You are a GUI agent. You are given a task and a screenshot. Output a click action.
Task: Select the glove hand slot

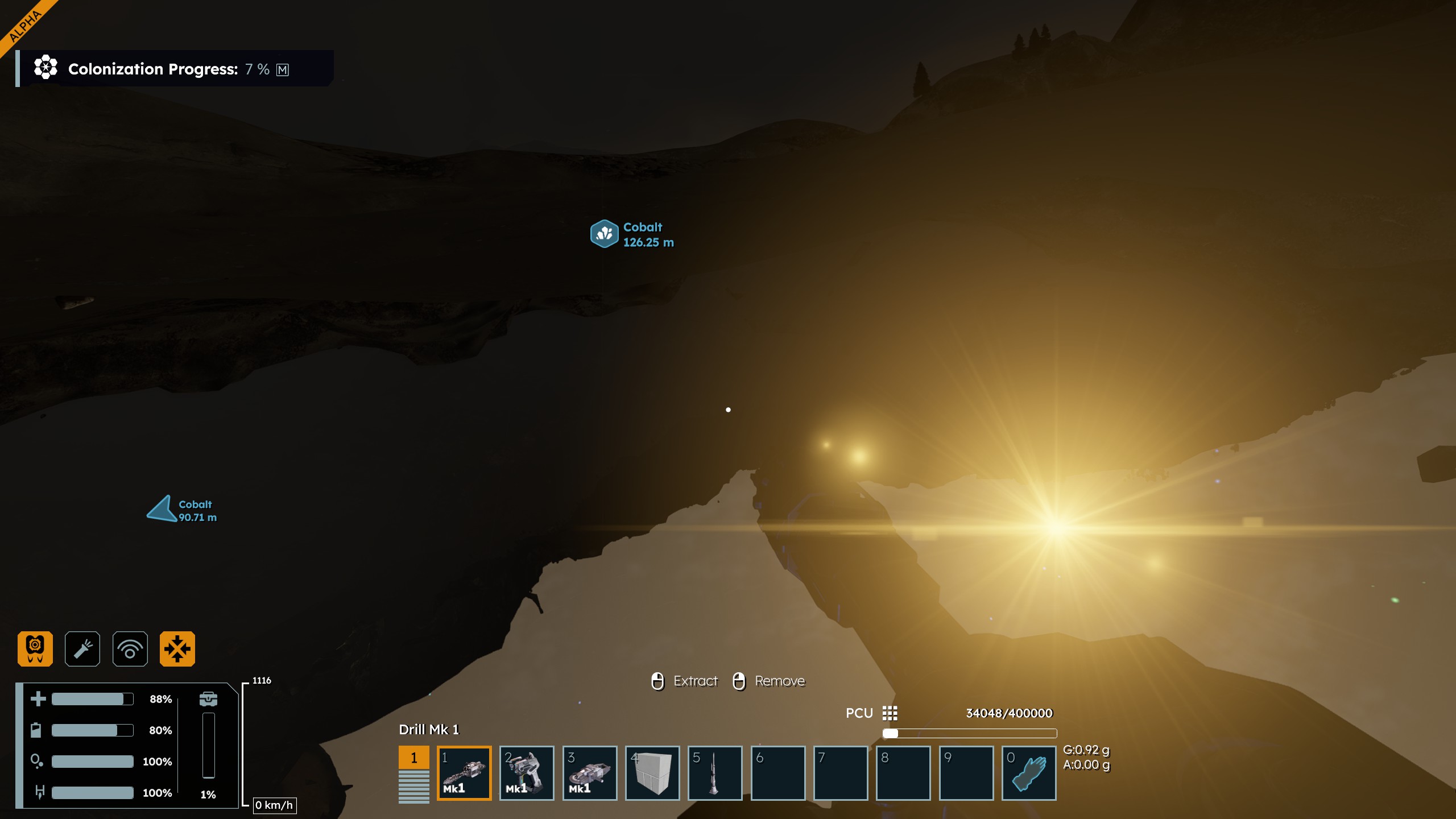pyautogui.click(x=1028, y=772)
